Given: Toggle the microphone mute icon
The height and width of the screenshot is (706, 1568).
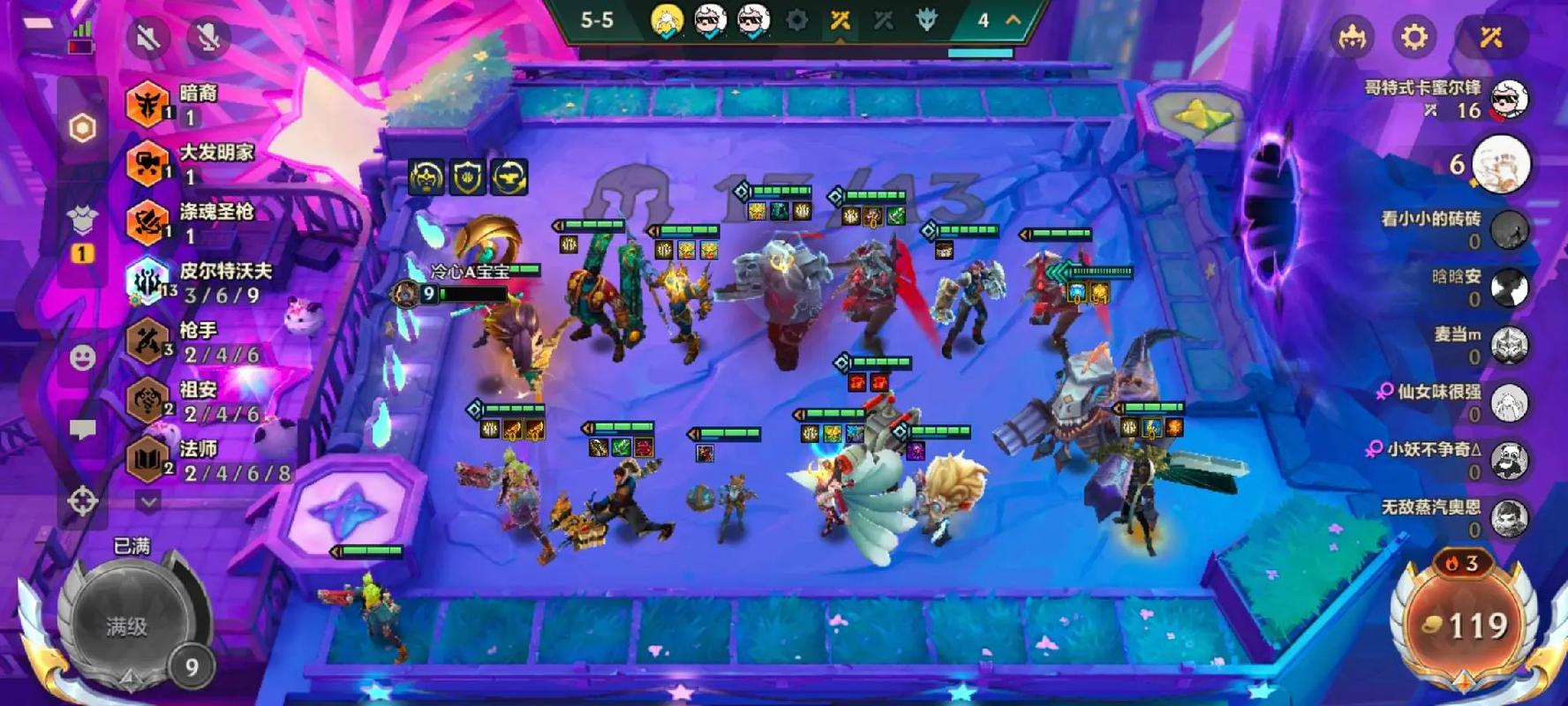Looking at the screenshot, I should [208, 37].
